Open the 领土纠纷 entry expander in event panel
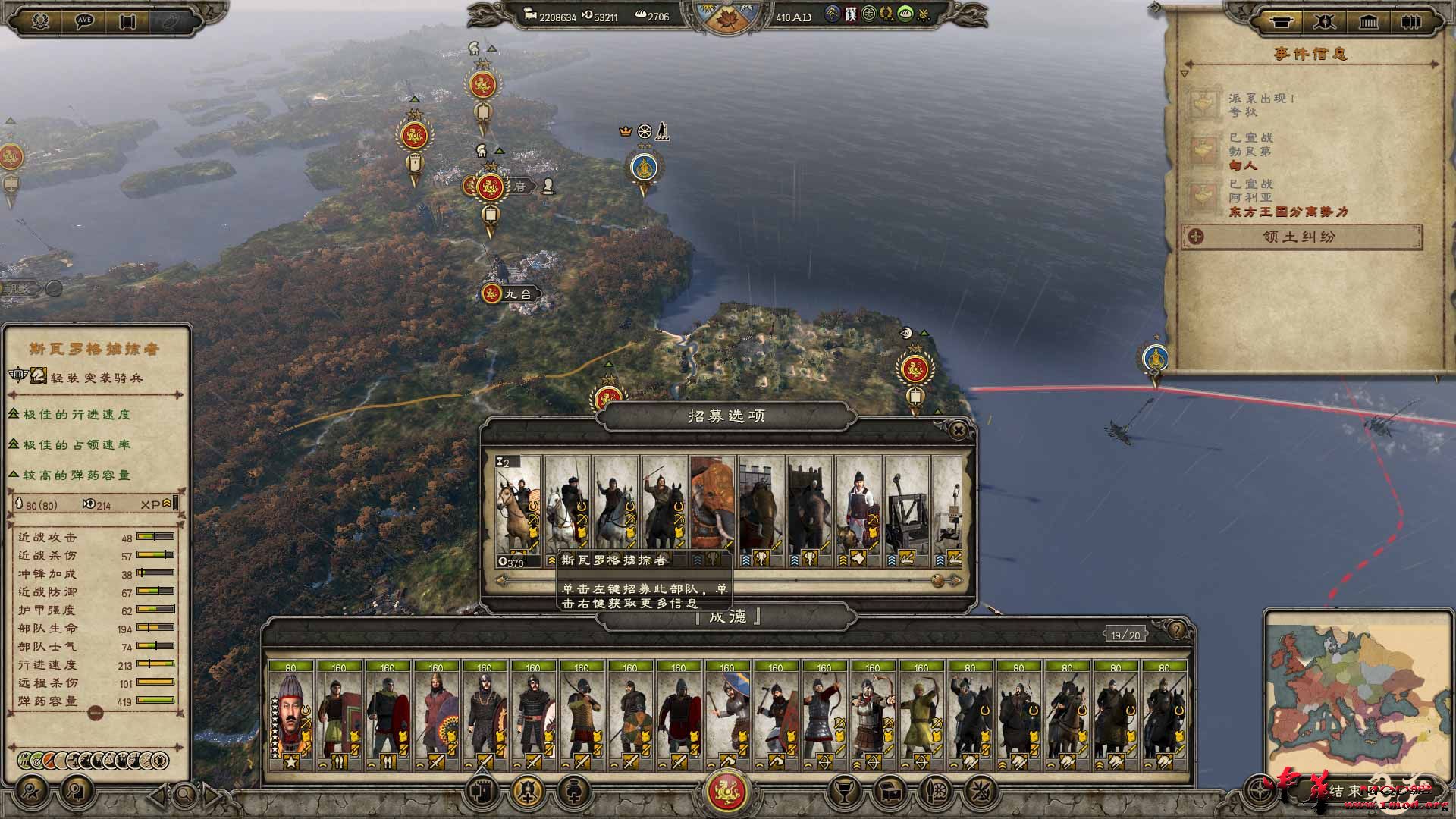This screenshot has height=819, width=1456. click(1194, 237)
